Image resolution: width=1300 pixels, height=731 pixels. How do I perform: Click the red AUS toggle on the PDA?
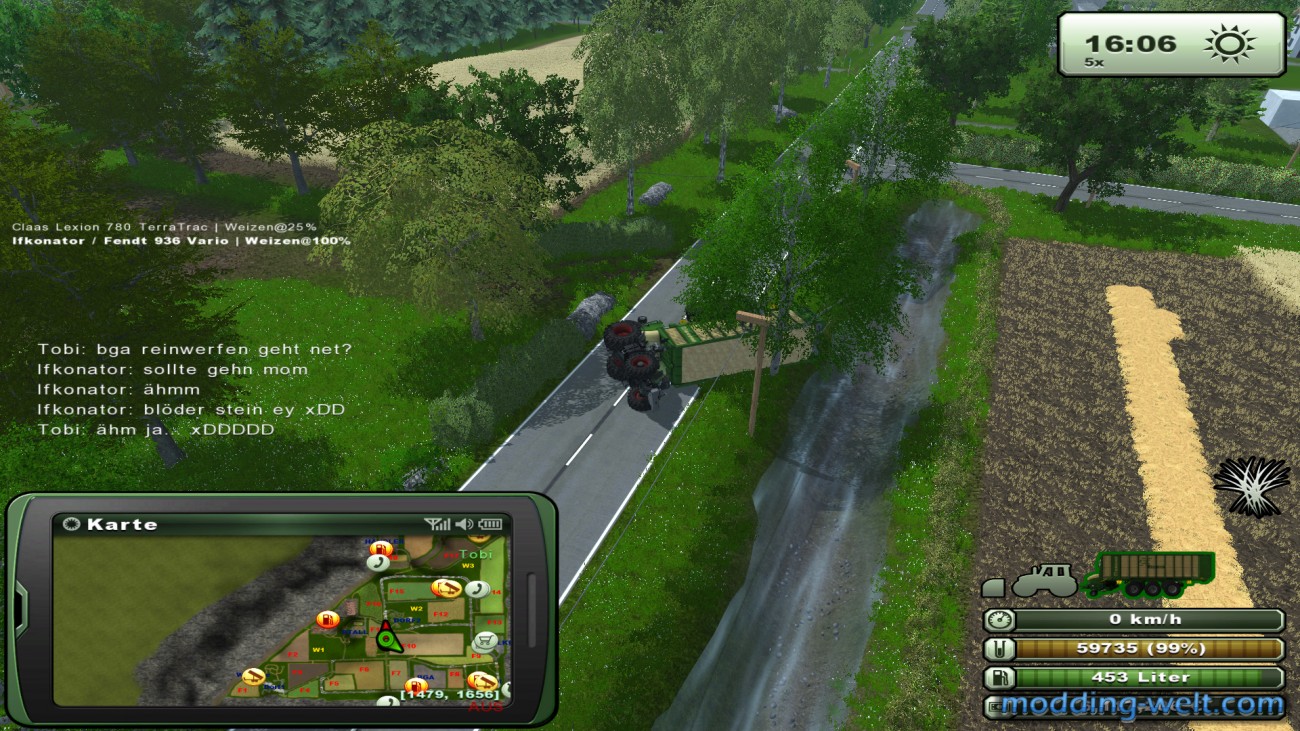pos(485,707)
